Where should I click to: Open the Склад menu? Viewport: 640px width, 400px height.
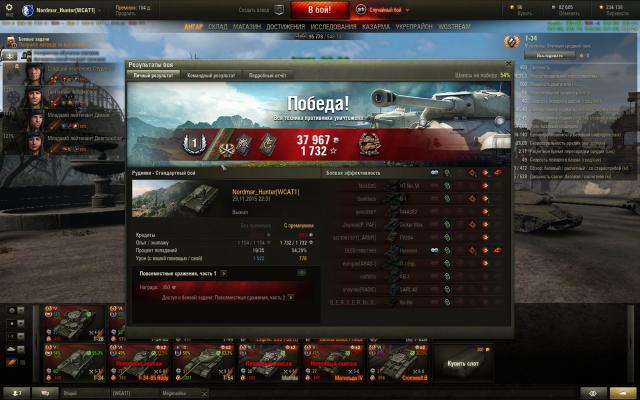217,27
